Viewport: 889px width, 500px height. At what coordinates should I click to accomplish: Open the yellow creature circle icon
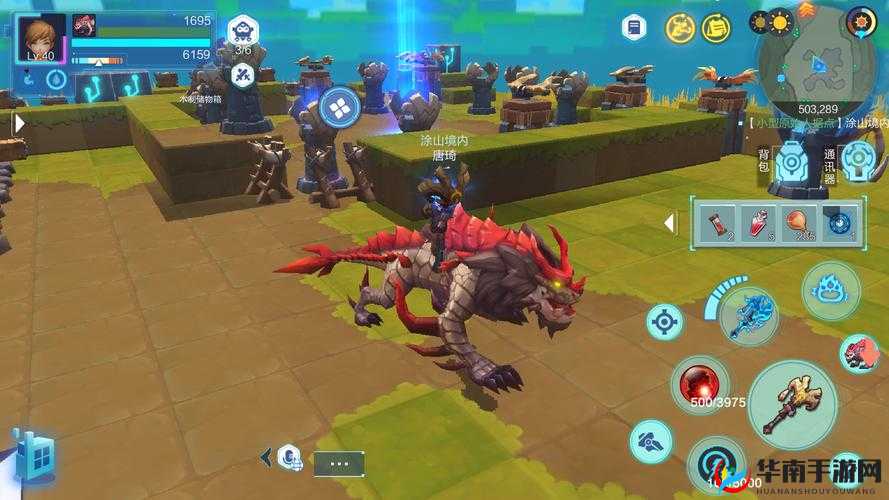tap(681, 28)
